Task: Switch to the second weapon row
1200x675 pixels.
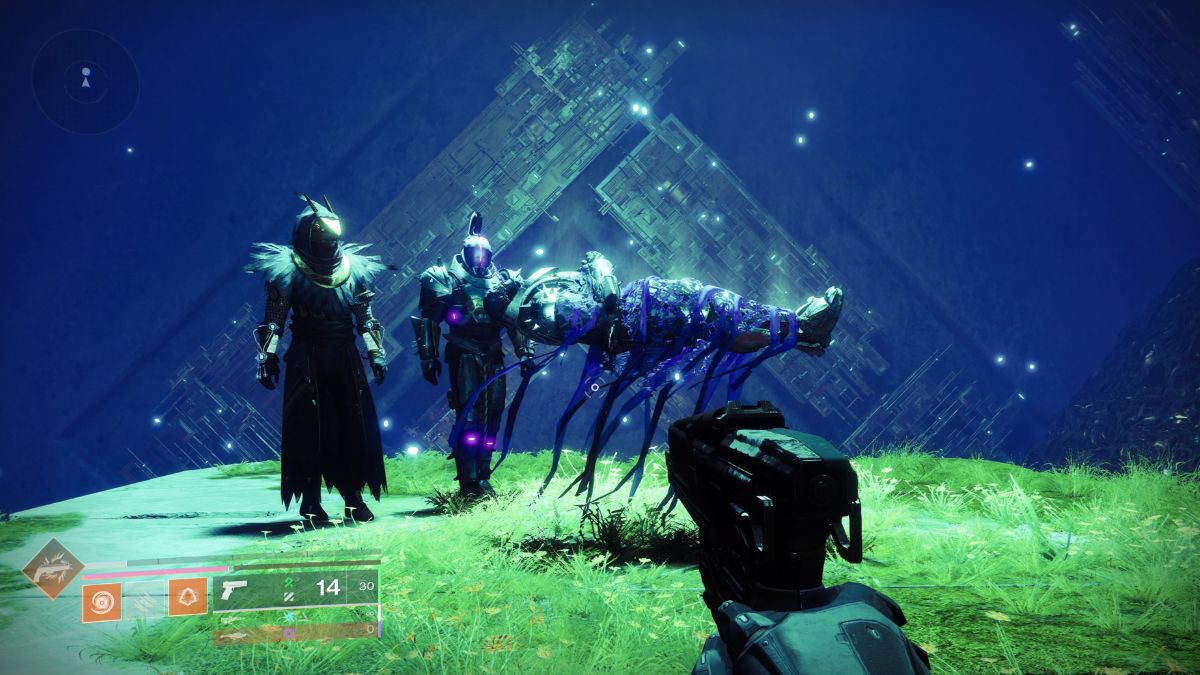Action: [x=296, y=618]
